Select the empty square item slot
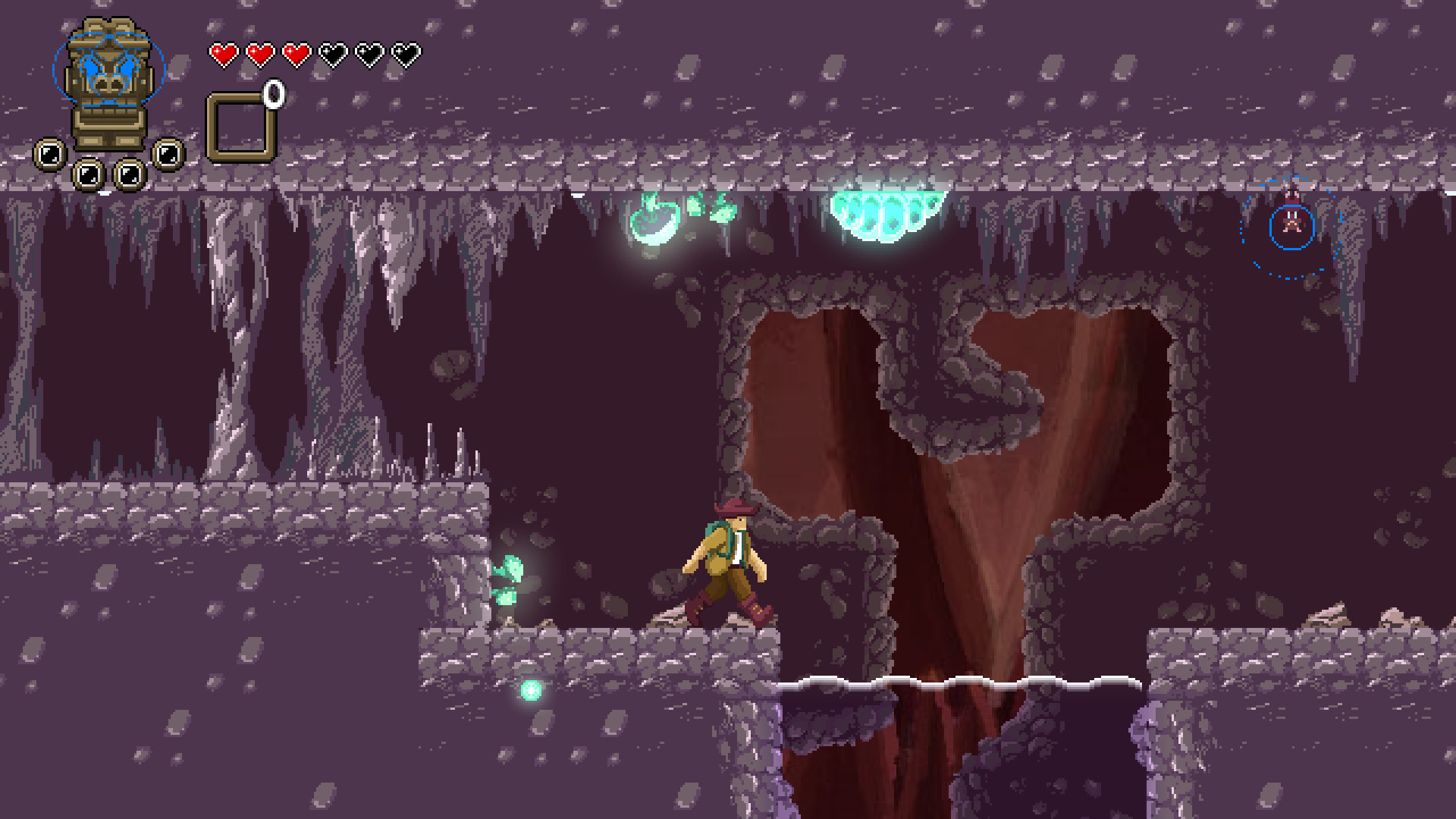 [x=240, y=127]
